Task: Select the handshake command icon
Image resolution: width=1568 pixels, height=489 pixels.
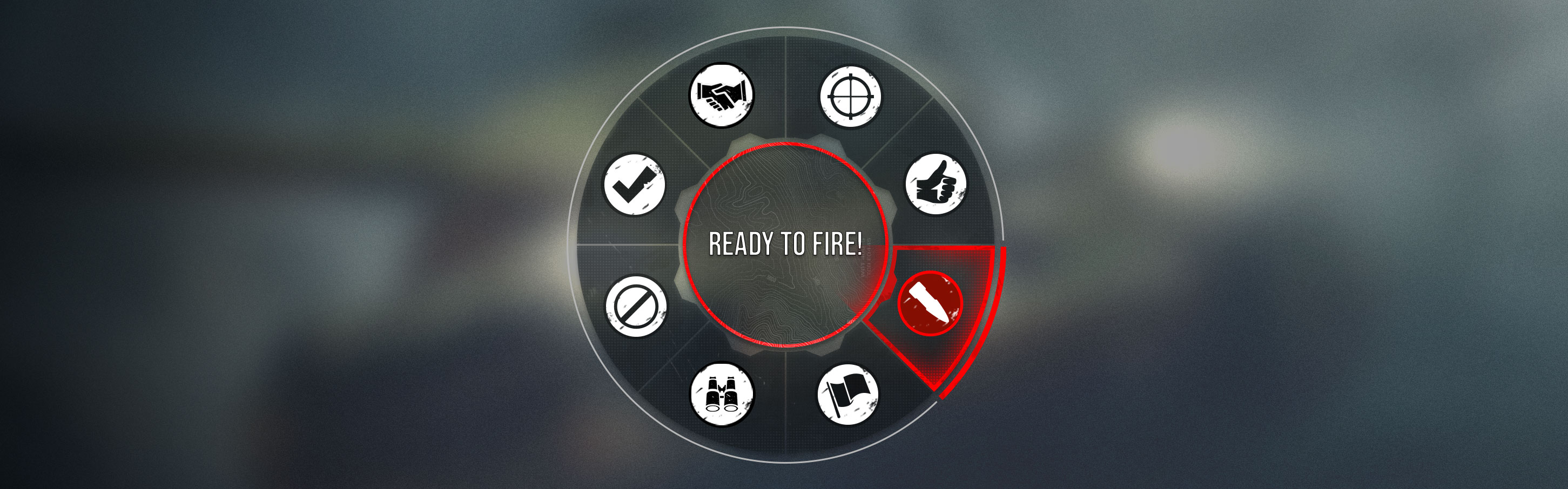Action: coord(721,96)
